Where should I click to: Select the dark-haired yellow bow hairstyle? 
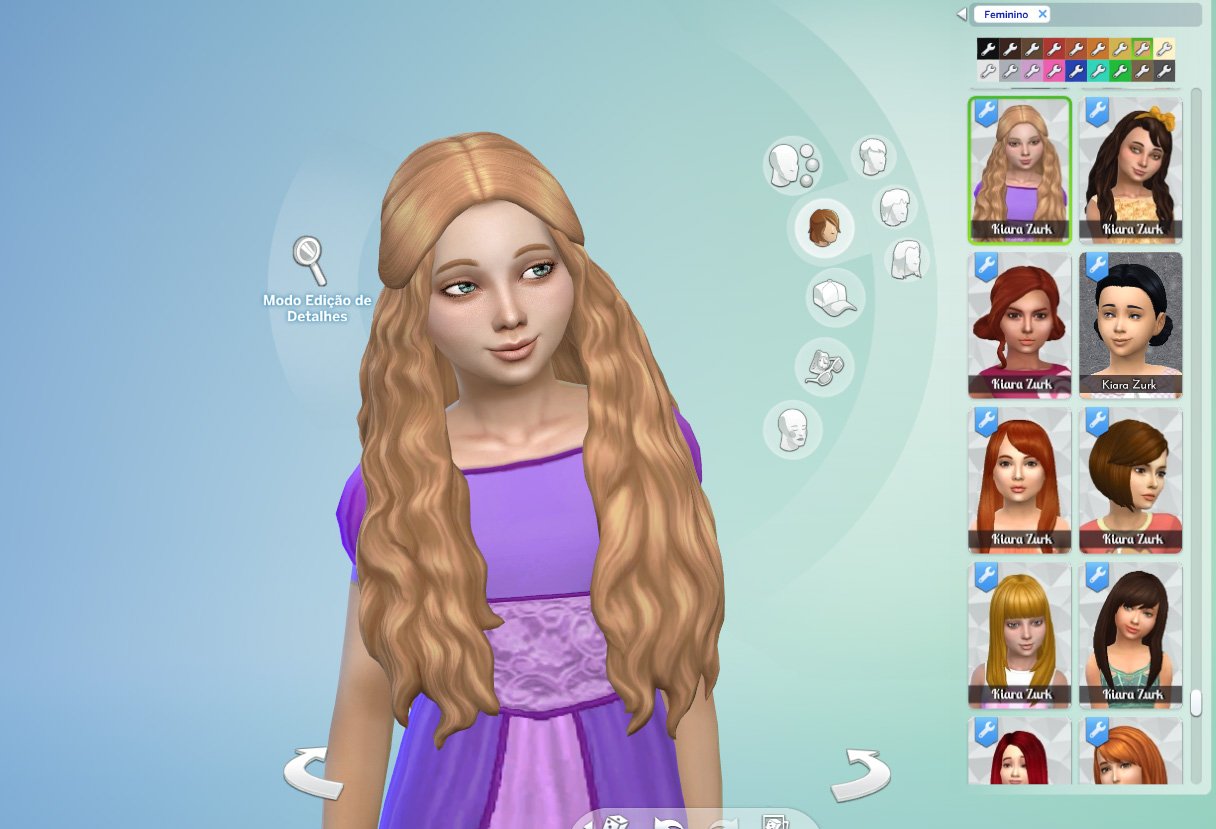coord(1131,170)
